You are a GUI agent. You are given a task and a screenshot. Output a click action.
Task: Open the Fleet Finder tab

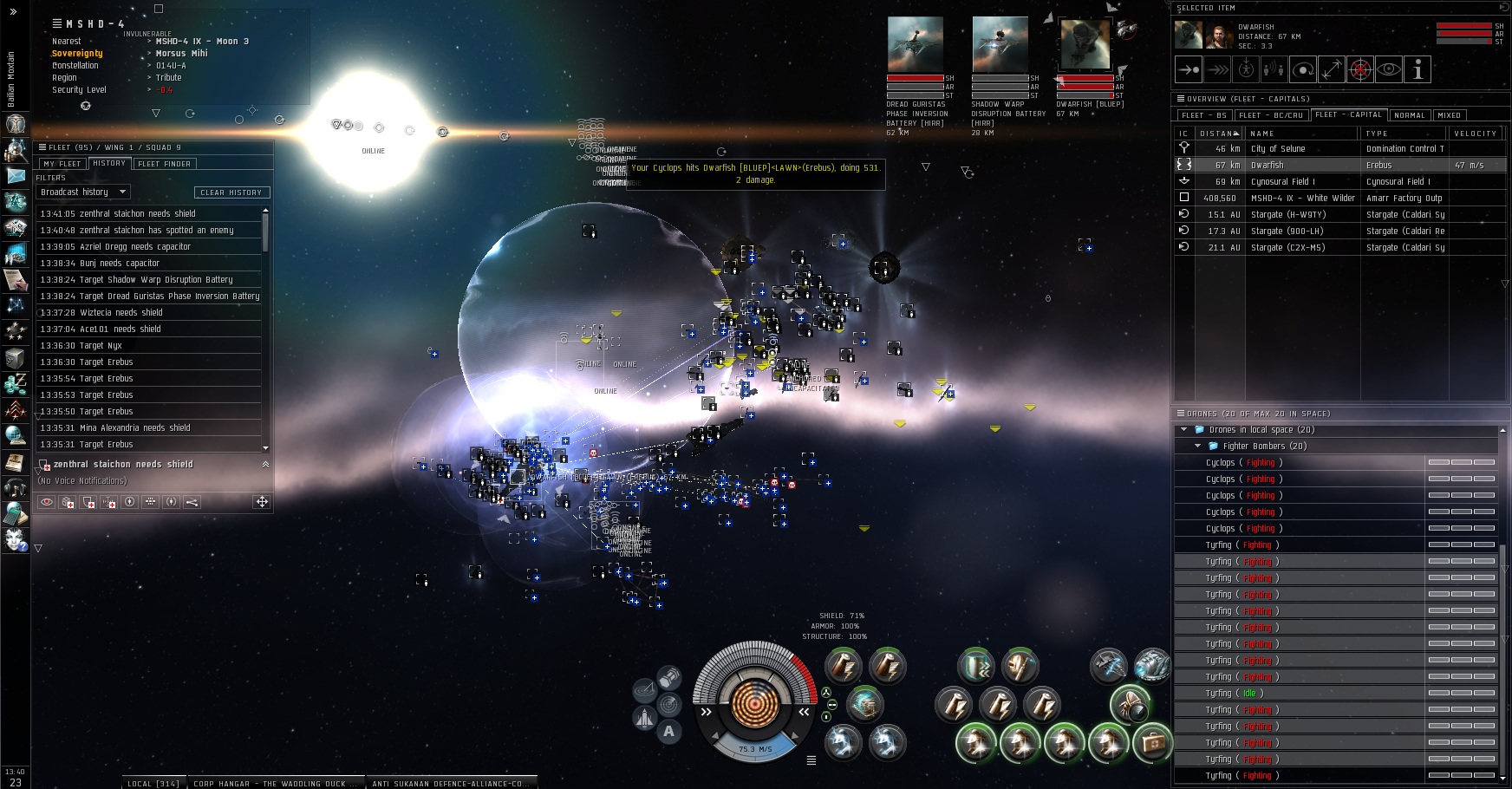(x=165, y=164)
